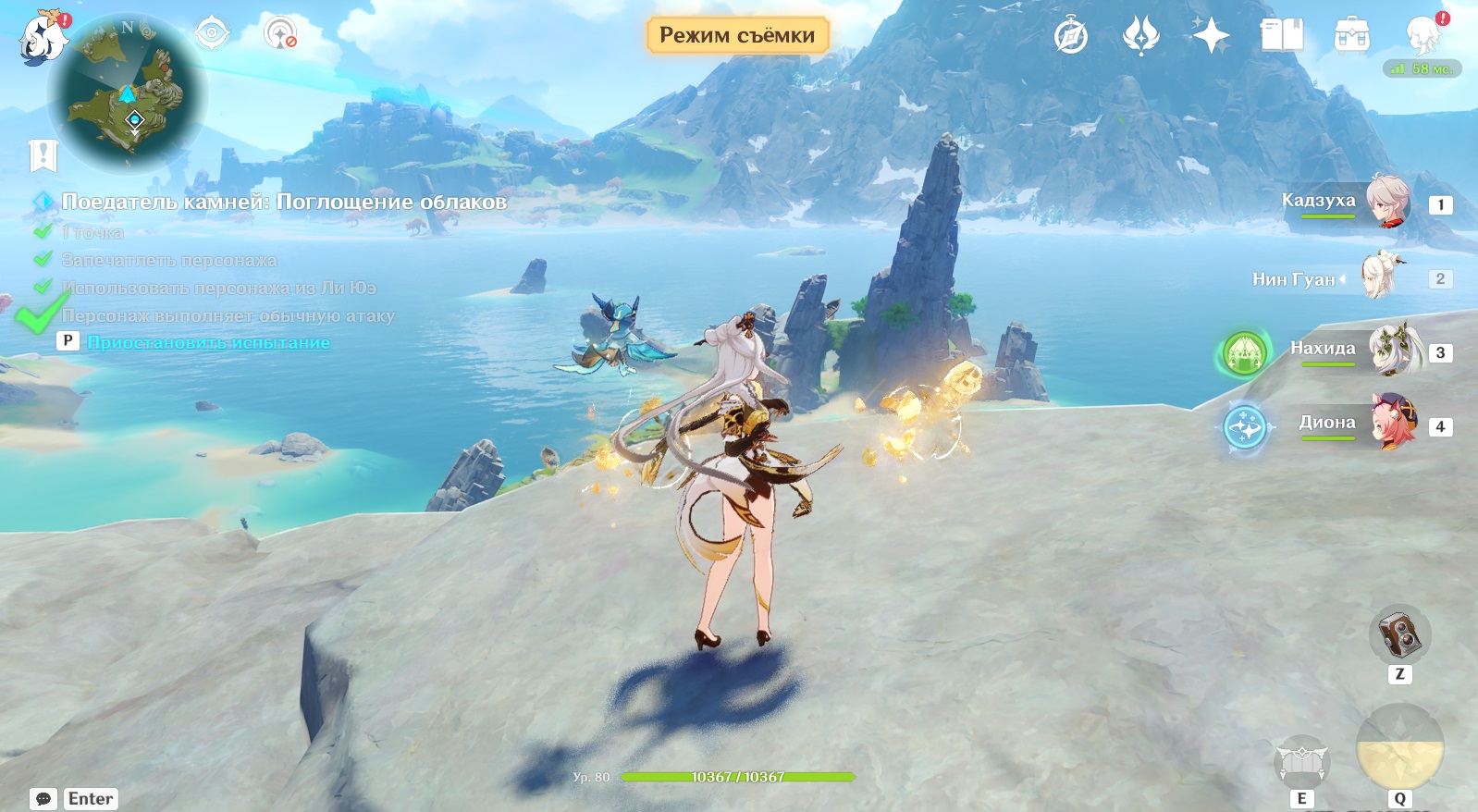Click the quest navigation target icon
The height and width of the screenshot is (812, 1478).
212,34
